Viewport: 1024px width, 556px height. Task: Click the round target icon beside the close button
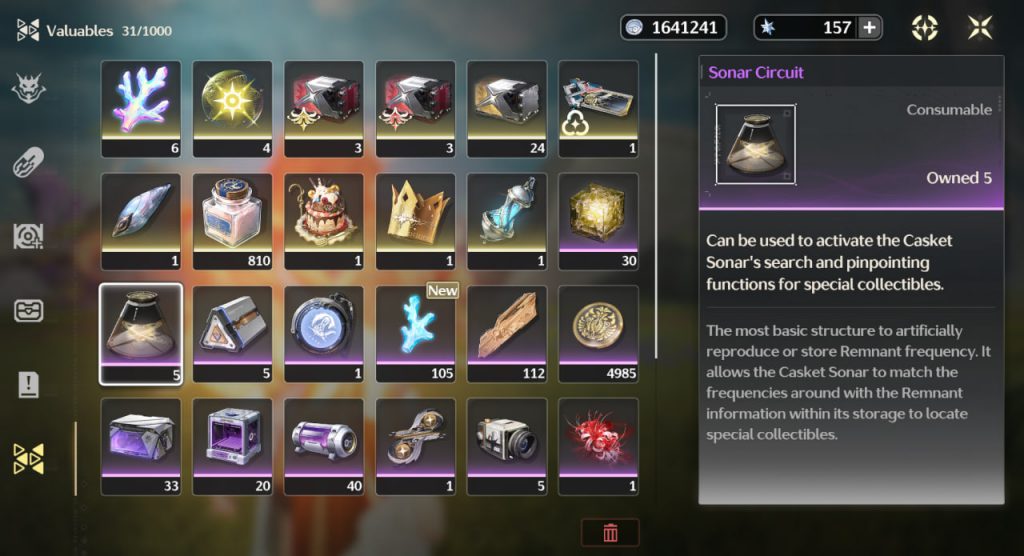(x=925, y=28)
